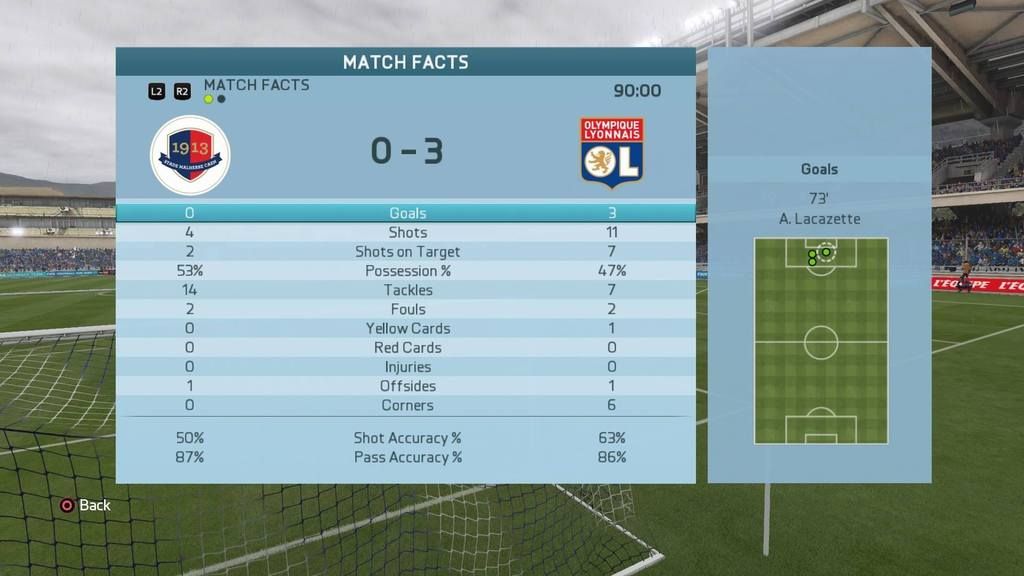This screenshot has height=576, width=1024.
Task: Switch to the second Match Facts page dot
Action: pos(221,99)
